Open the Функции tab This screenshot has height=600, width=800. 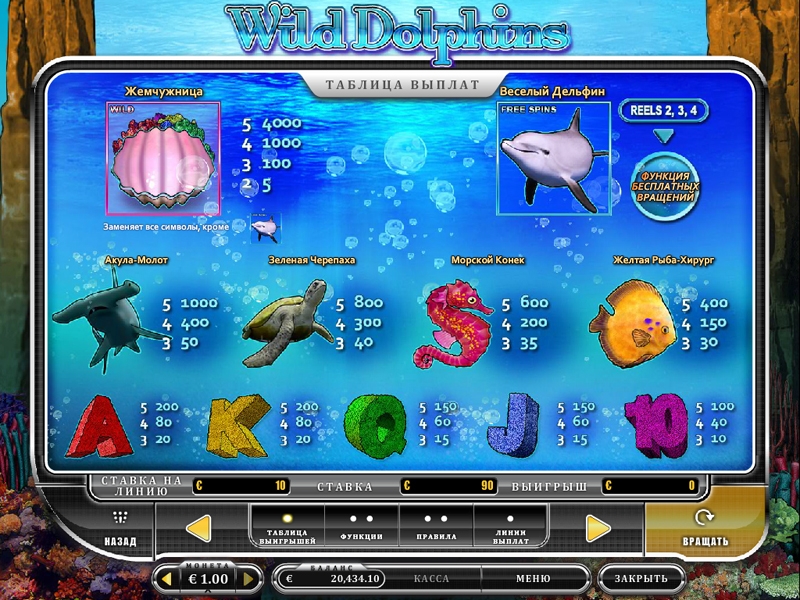tap(361, 527)
